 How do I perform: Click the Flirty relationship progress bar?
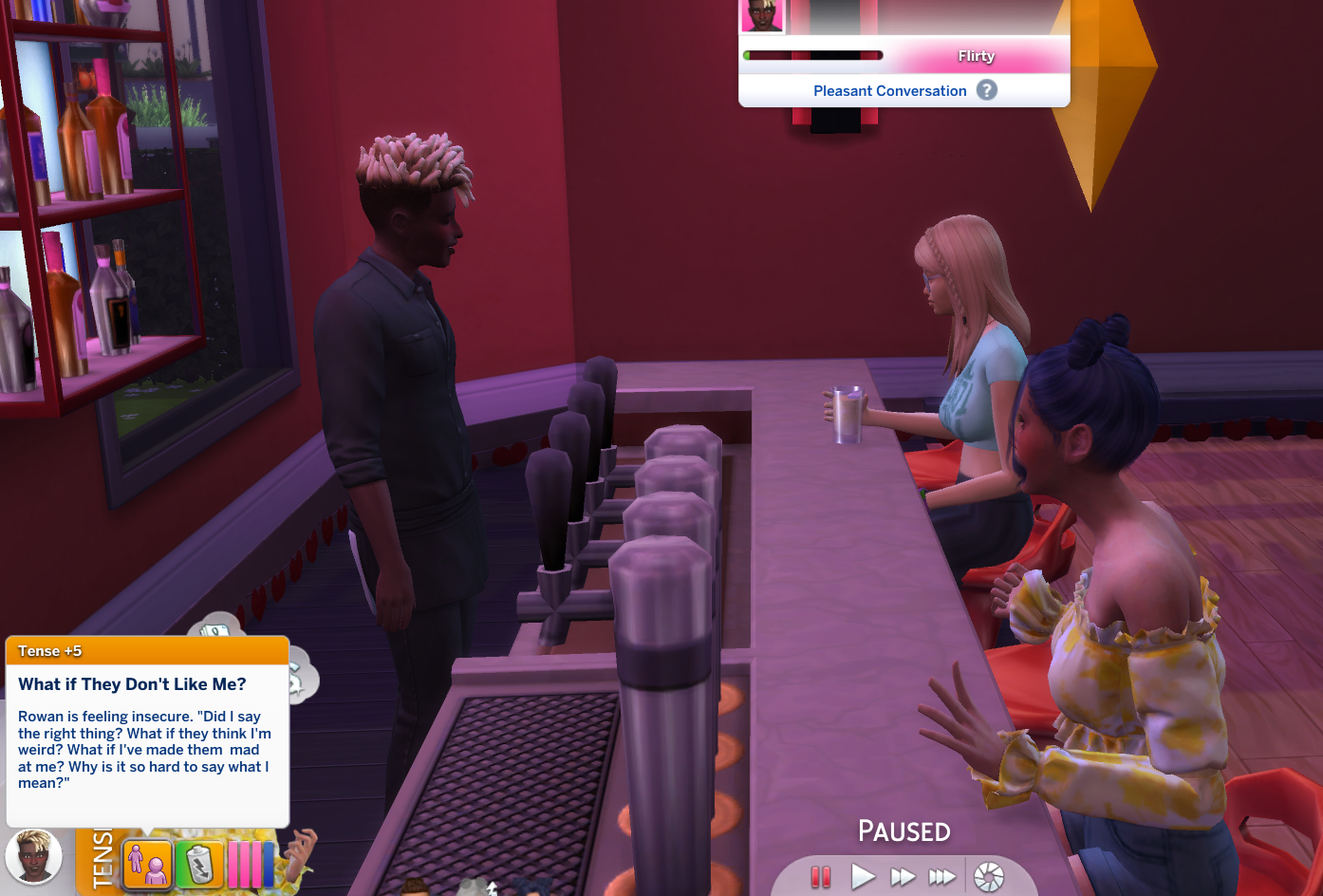tap(813, 55)
